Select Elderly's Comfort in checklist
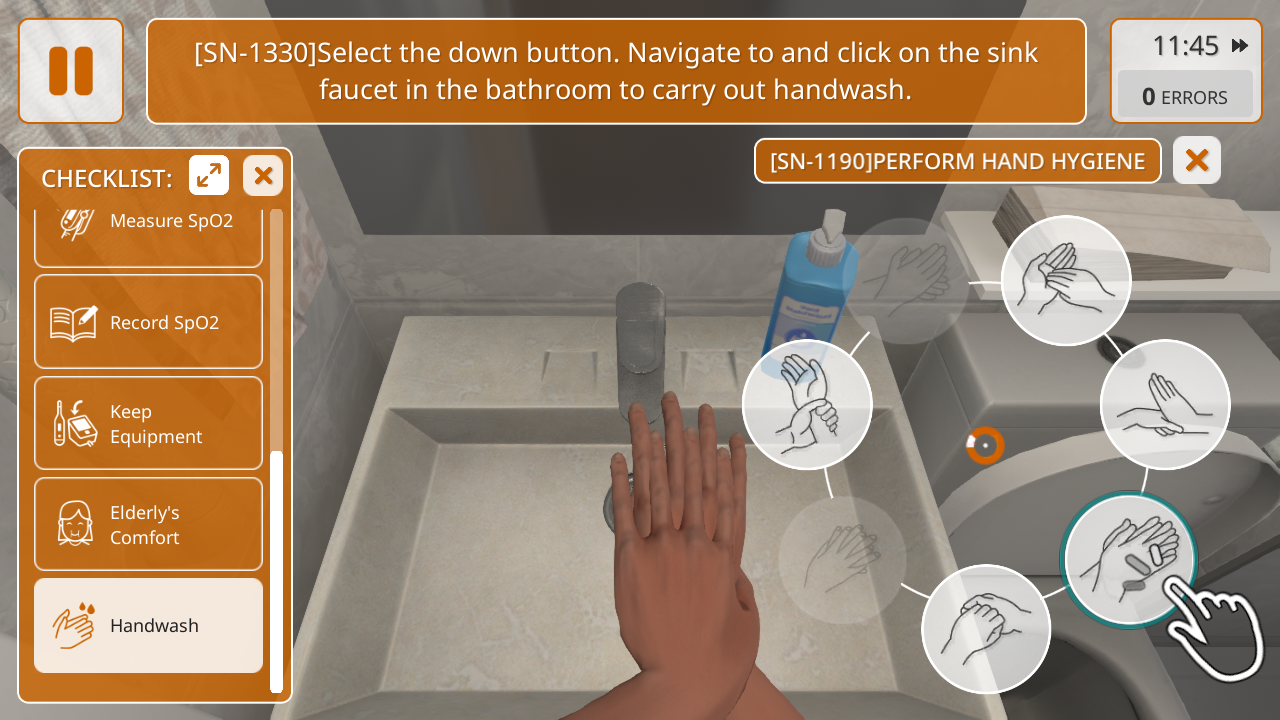The height and width of the screenshot is (720, 1280). [x=148, y=524]
